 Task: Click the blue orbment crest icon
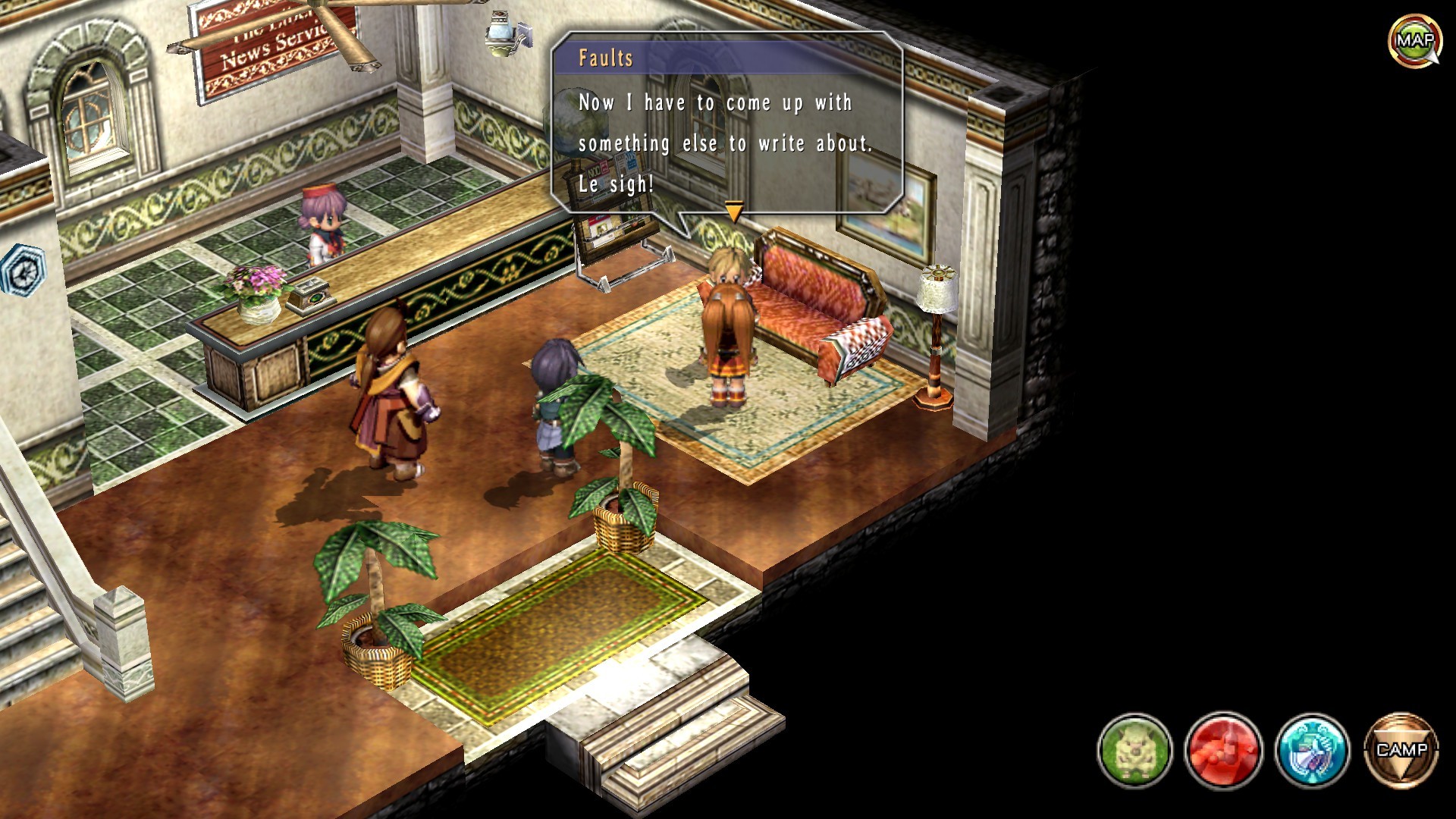(1312, 750)
